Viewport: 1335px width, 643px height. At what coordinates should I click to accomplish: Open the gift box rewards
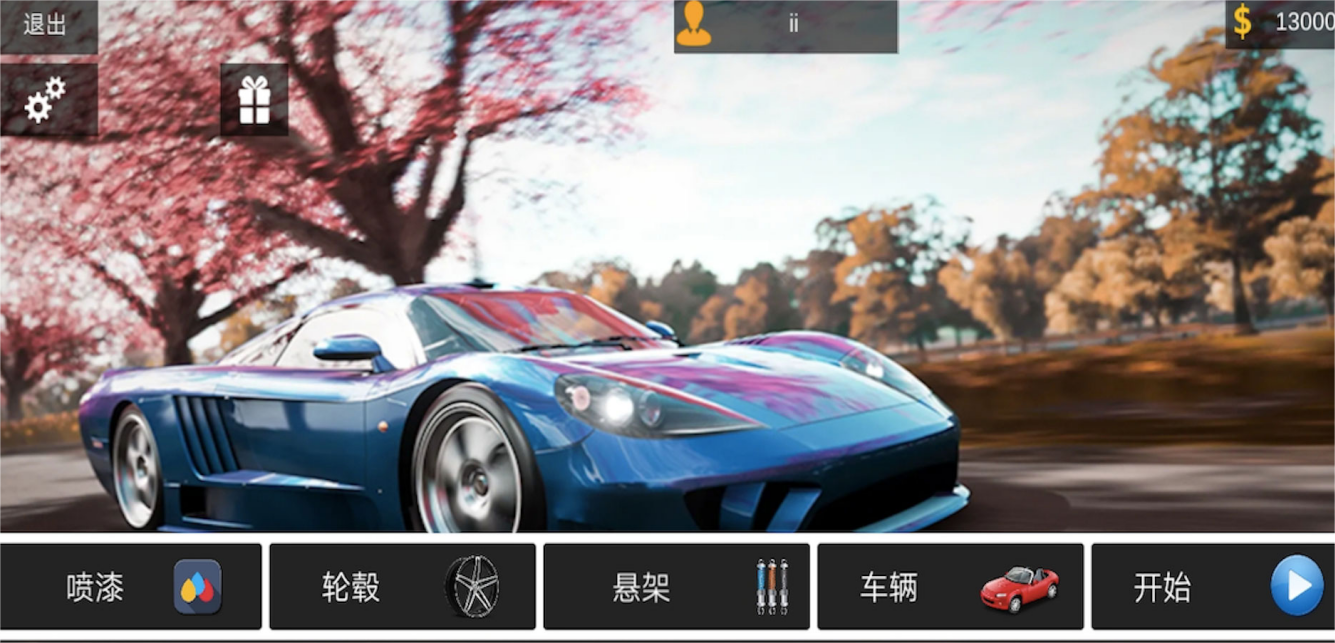pos(254,100)
